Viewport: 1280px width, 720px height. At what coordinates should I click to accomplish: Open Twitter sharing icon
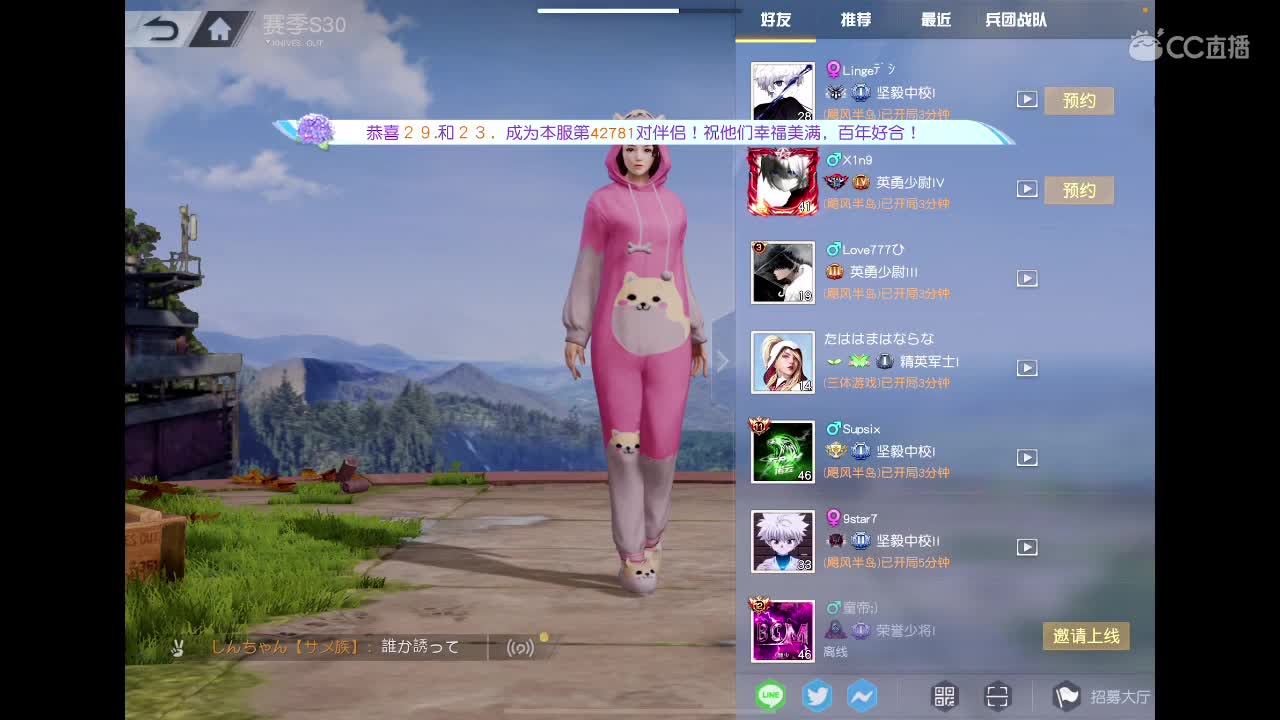(817, 696)
